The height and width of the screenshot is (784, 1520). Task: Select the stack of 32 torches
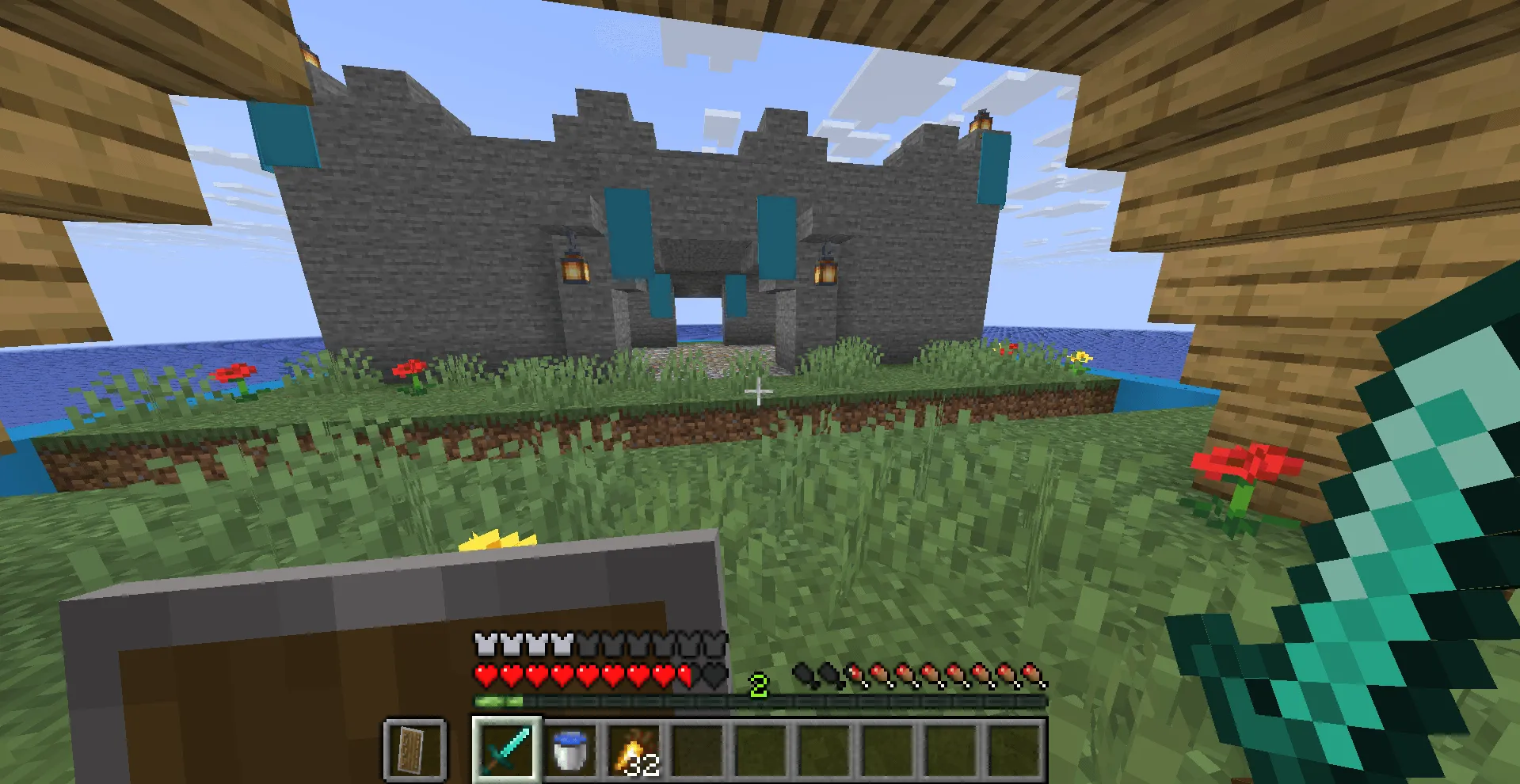(632, 749)
